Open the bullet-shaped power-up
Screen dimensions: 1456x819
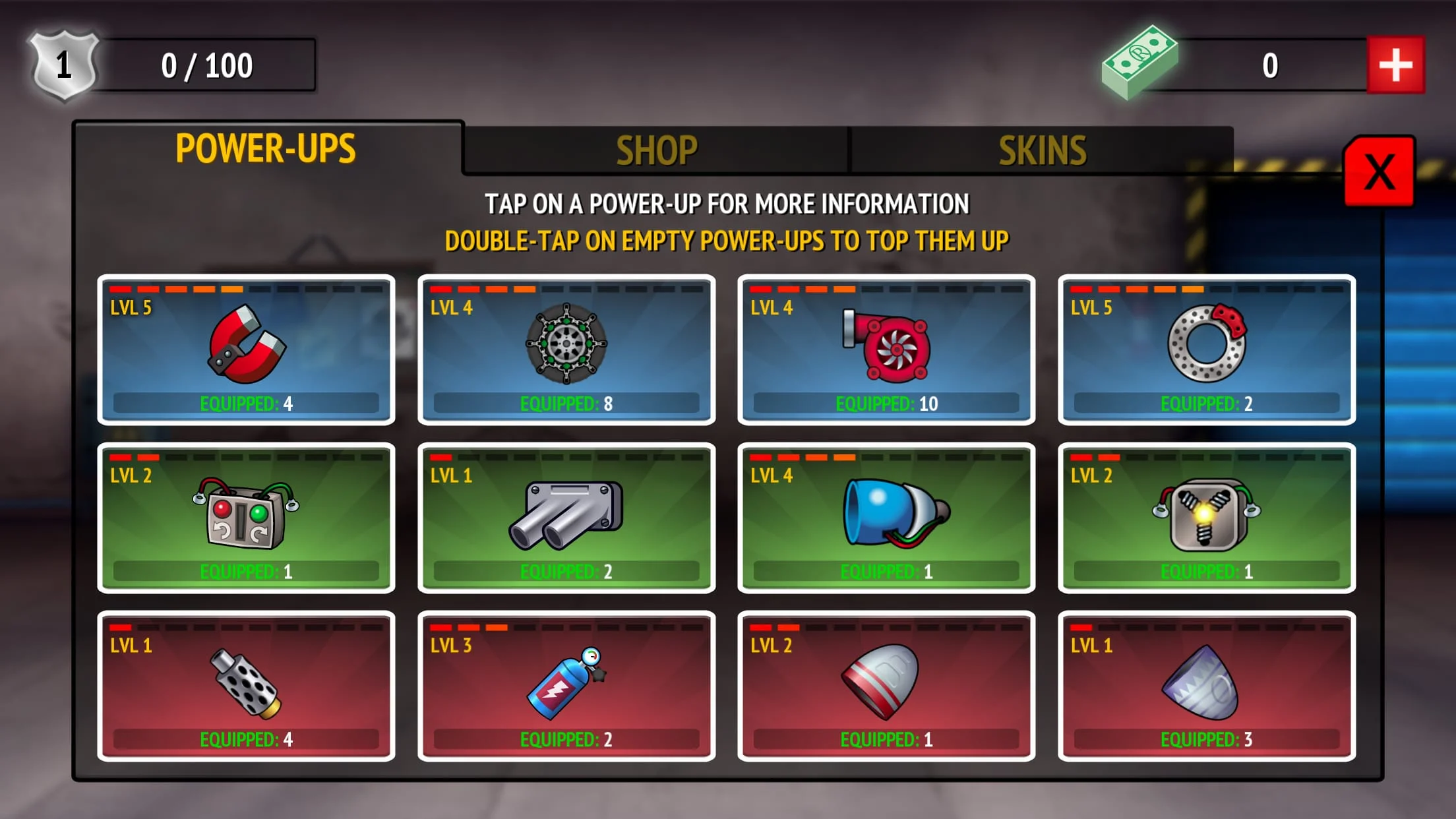887,686
